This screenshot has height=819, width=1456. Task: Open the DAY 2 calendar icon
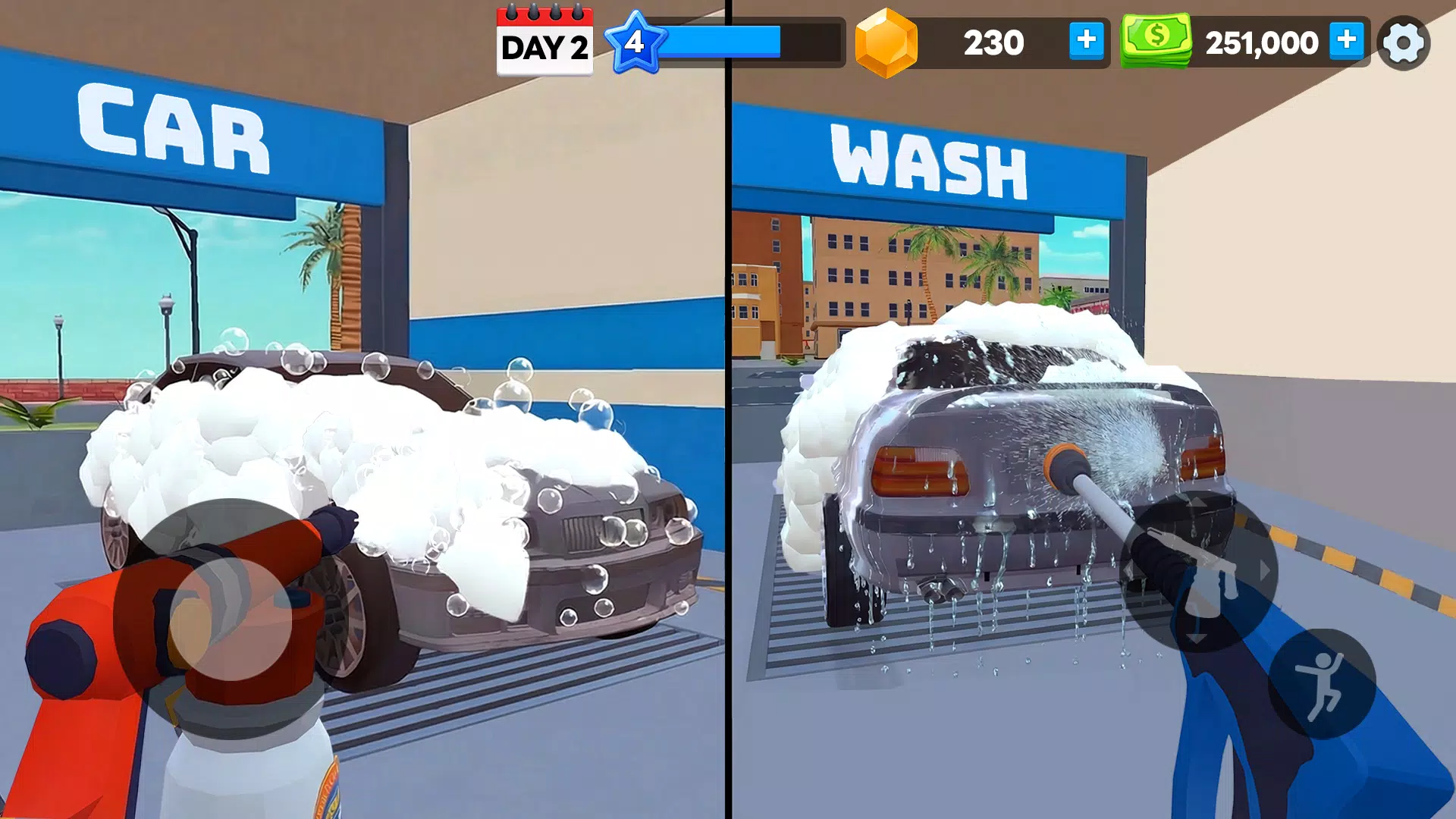coord(544,42)
